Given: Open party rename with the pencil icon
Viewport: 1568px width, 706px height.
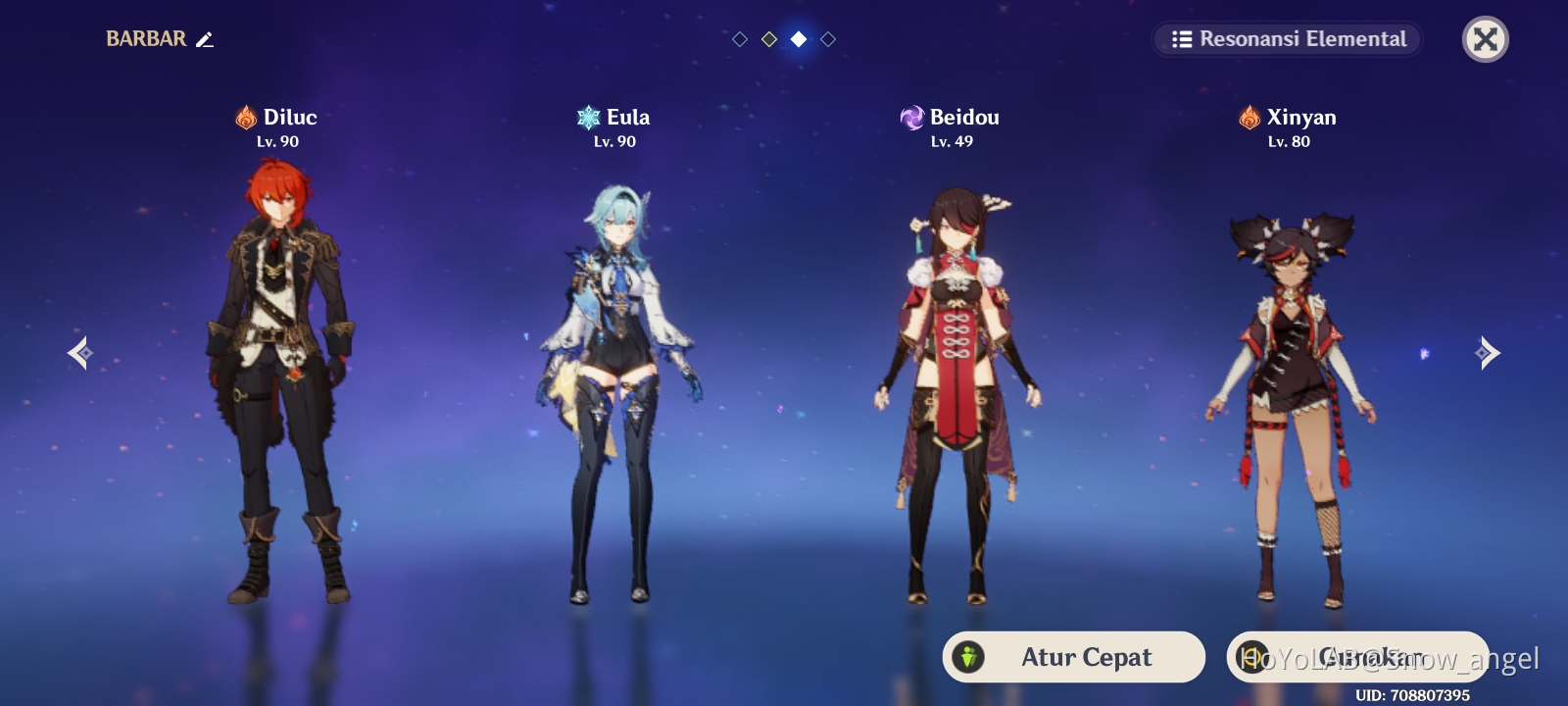Looking at the screenshot, I should [204, 40].
